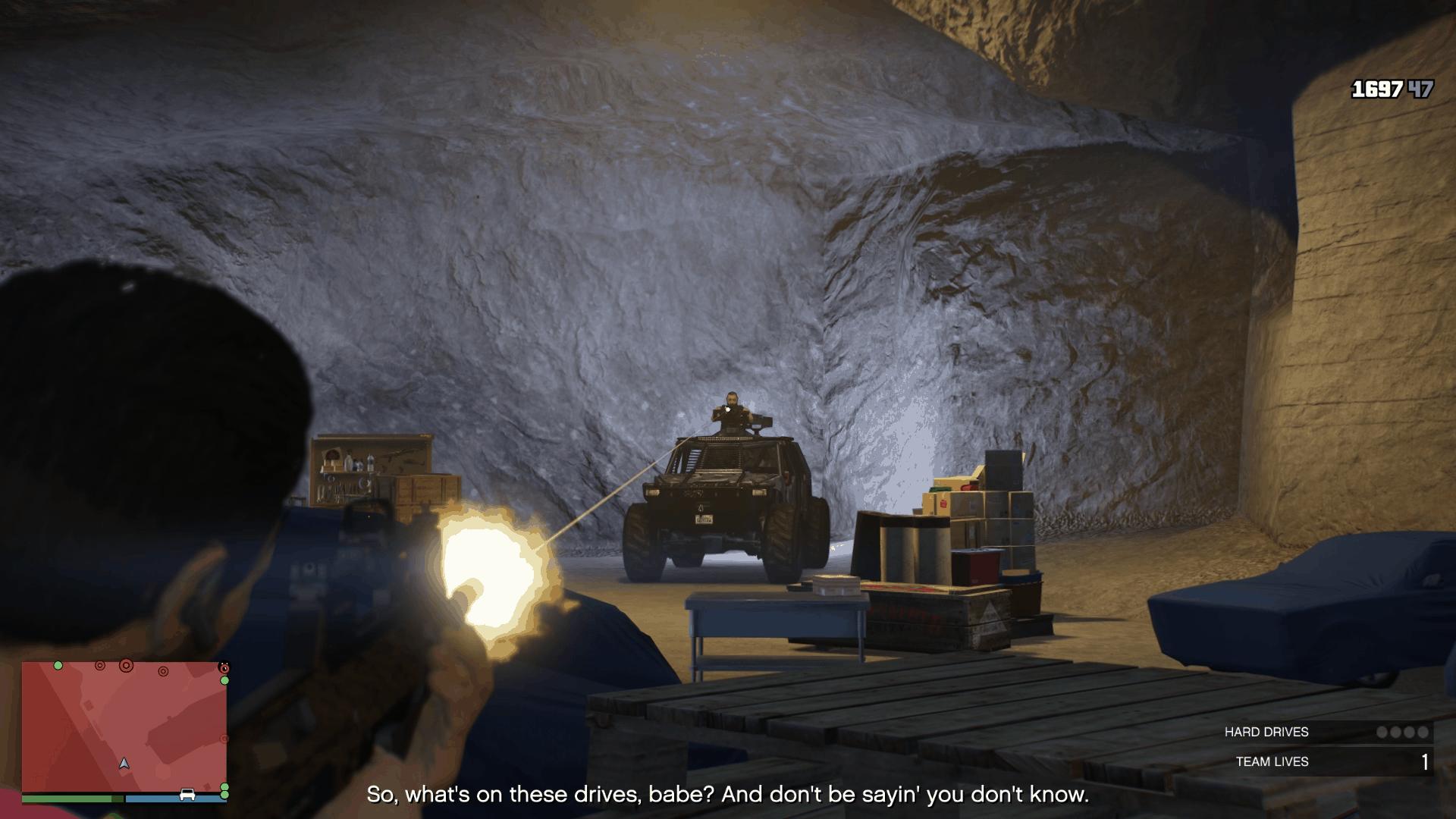Click the blue armor bar below the minimap
1456x819 pixels.
[x=174, y=798]
